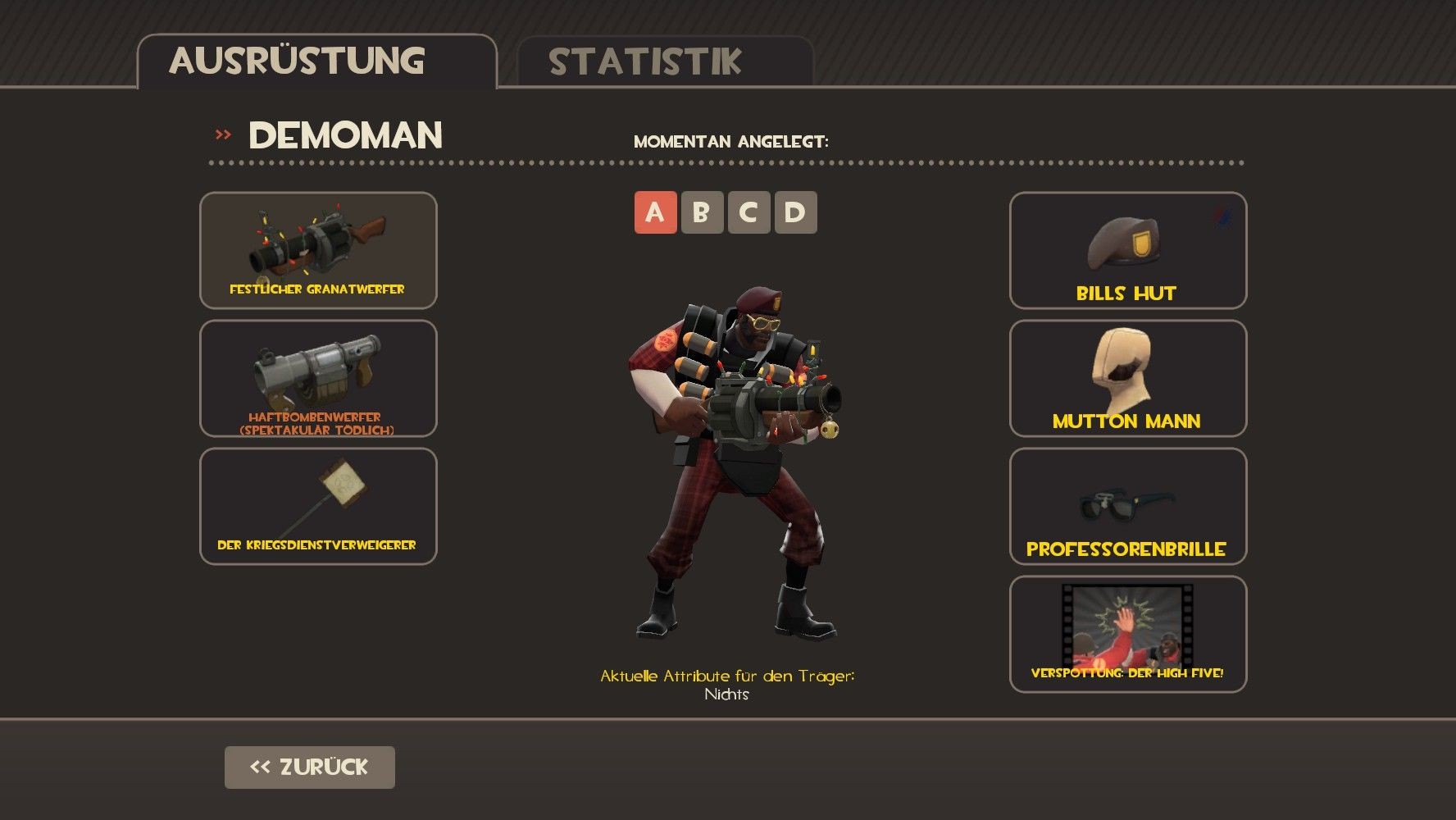Click the Demoman class heading
The width and height of the screenshot is (1456, 820).
[344, 135]
